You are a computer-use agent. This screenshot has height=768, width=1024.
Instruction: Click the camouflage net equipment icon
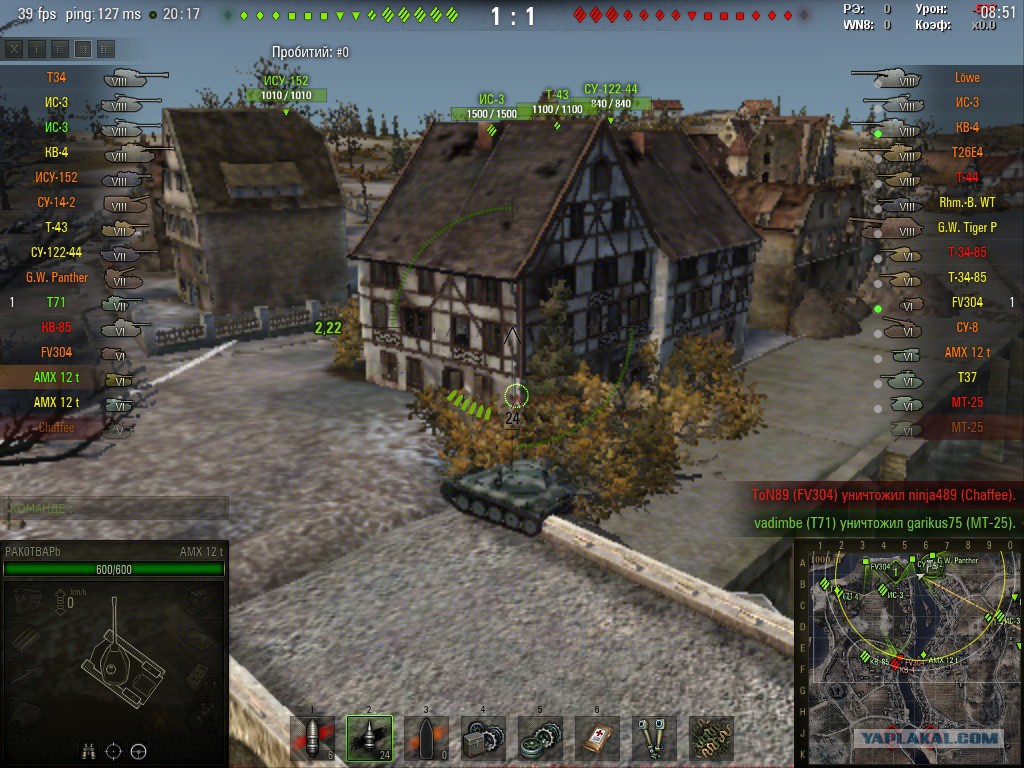711,738
